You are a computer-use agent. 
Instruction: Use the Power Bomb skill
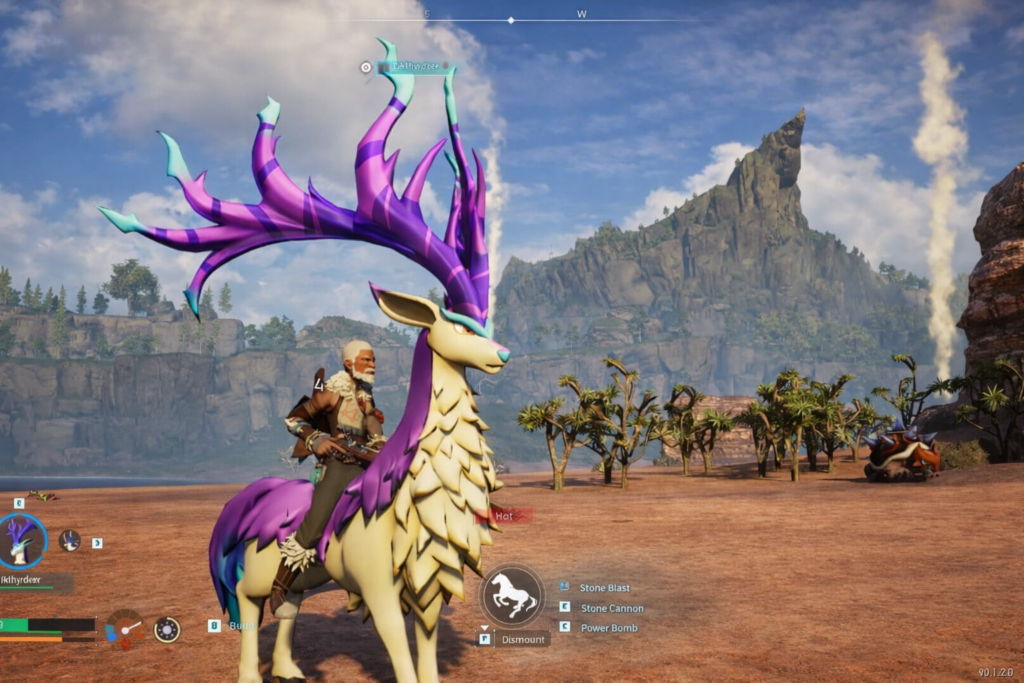coord(609,628)
